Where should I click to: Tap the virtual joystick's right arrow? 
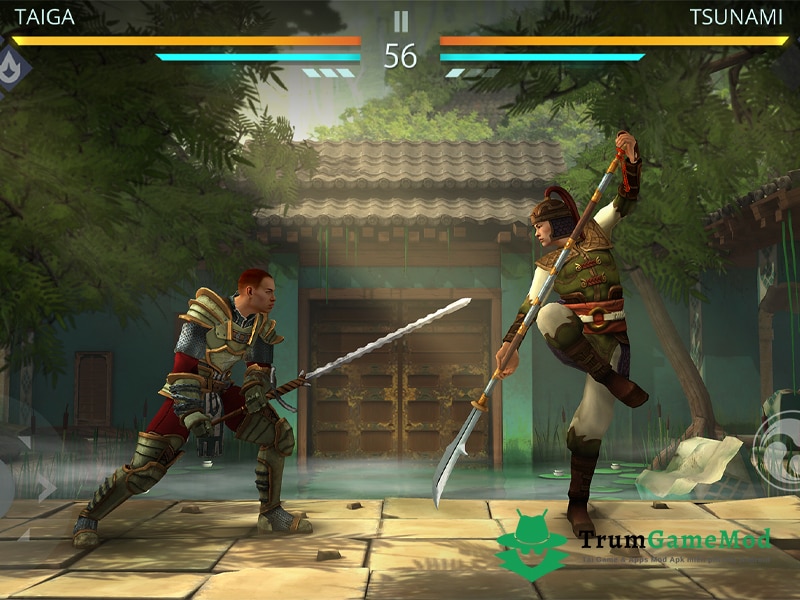[x=45, y=487]
